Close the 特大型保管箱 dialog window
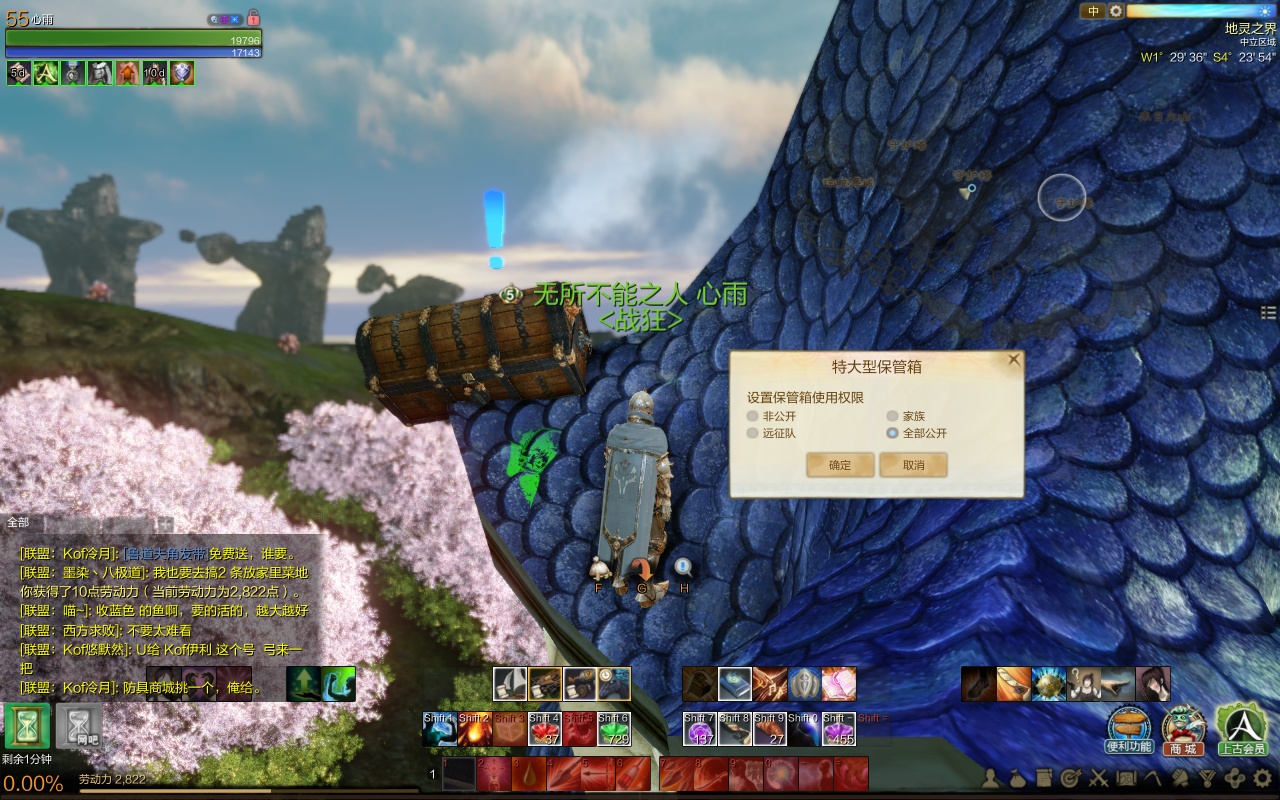Viewport: 1280px width, 800px height. [1013, 359]
